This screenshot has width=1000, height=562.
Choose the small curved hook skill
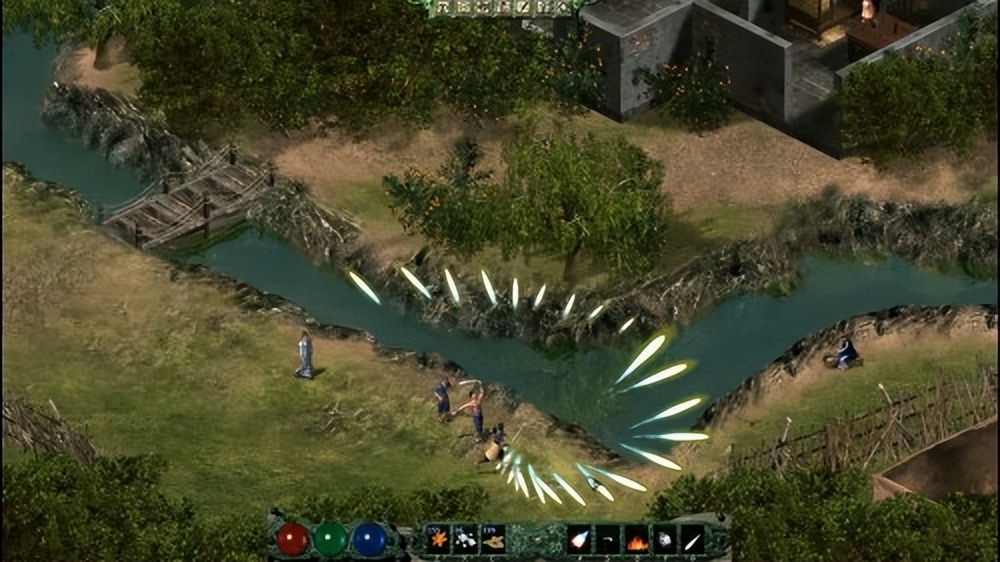click(x=608, y=541)
